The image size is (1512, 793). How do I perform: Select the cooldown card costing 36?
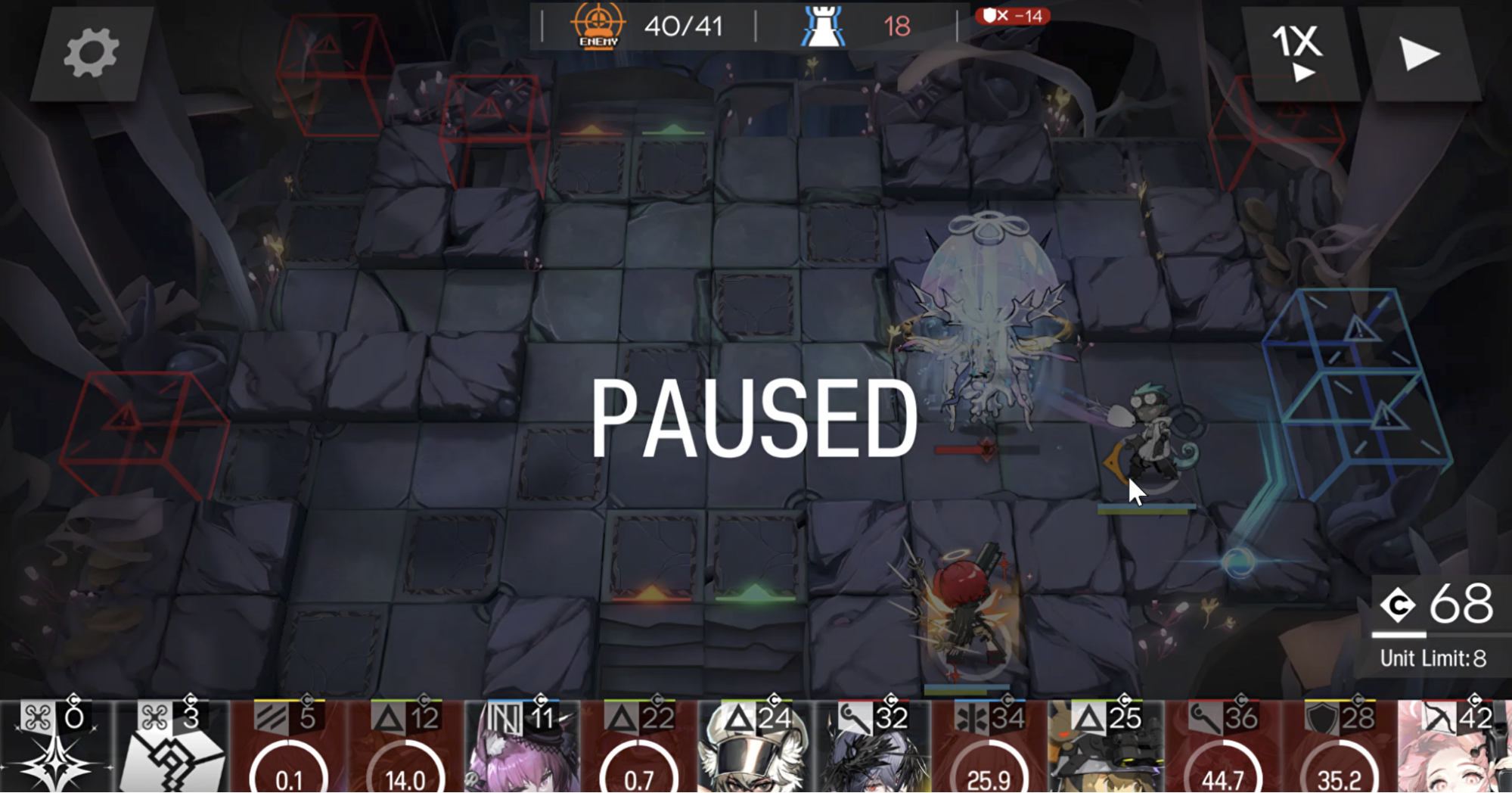tap(1222, 747)
